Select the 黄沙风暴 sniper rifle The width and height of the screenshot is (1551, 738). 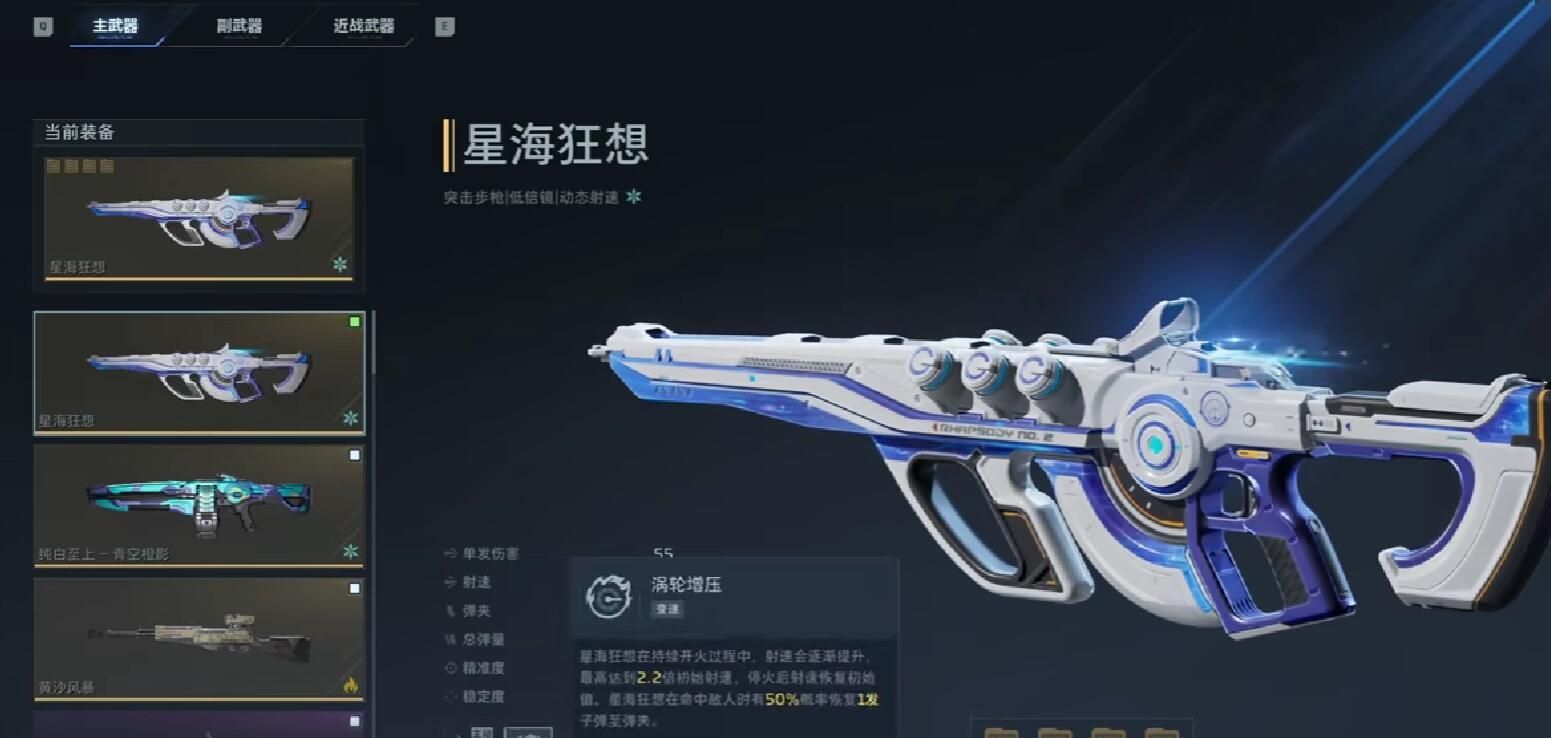point(199,638)
